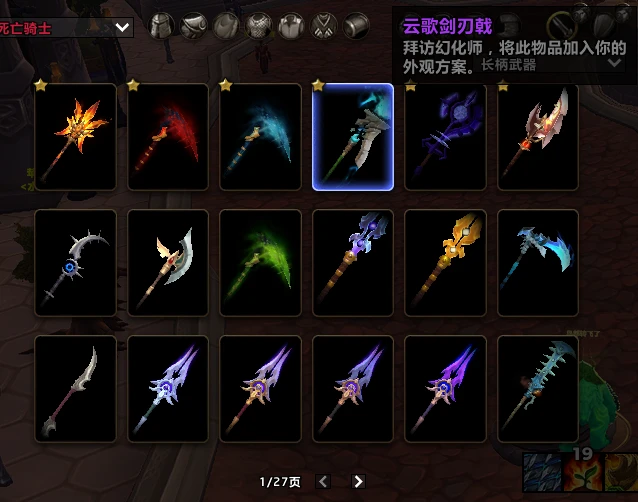Open the 长柄武器 weapon type dropdown
This screenshot has height=502, width=638.
(x=615, y=63)
